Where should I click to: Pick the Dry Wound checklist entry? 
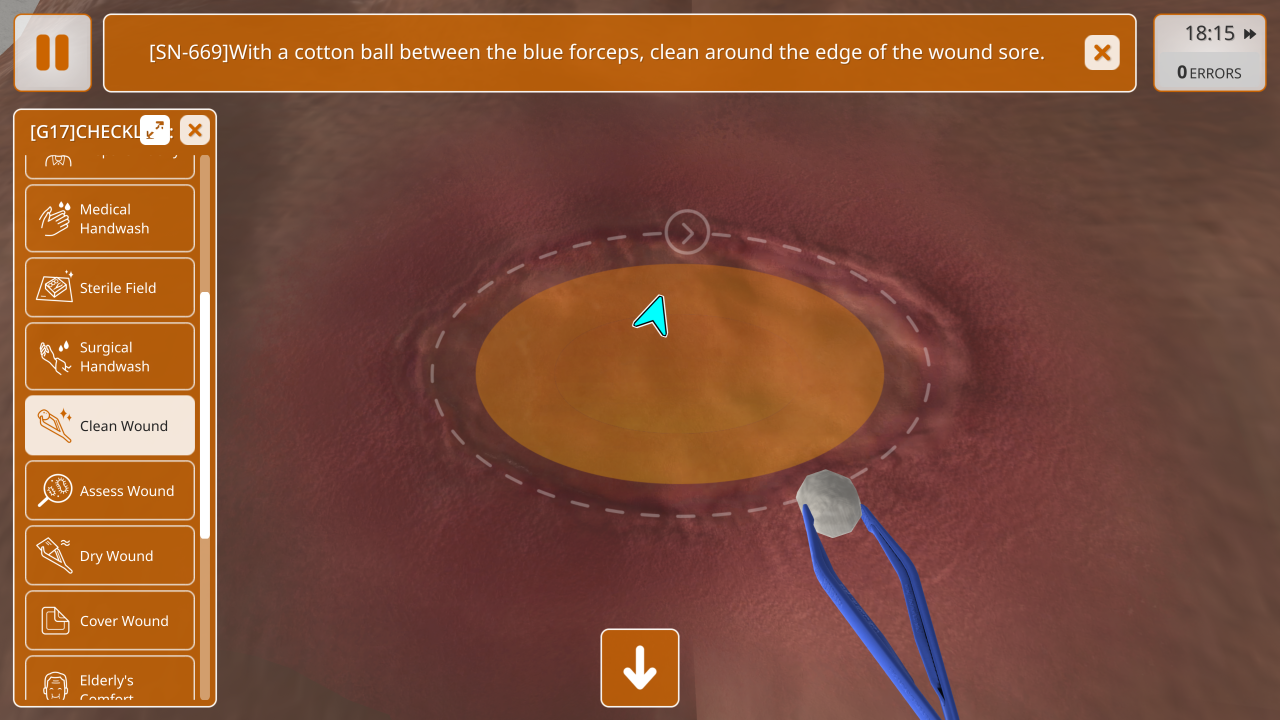pos(110,556)
